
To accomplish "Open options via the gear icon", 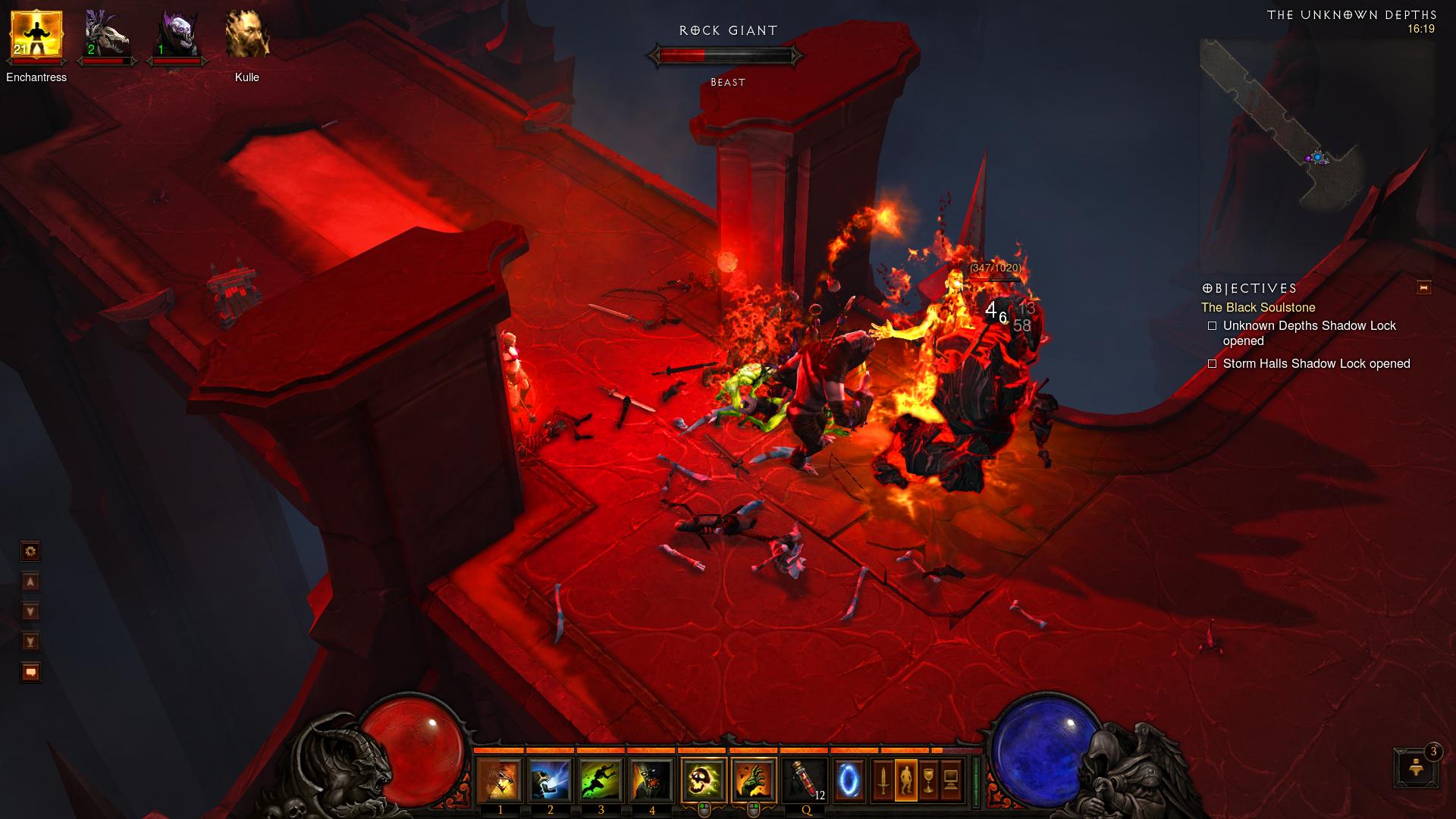I will [29, 551].
